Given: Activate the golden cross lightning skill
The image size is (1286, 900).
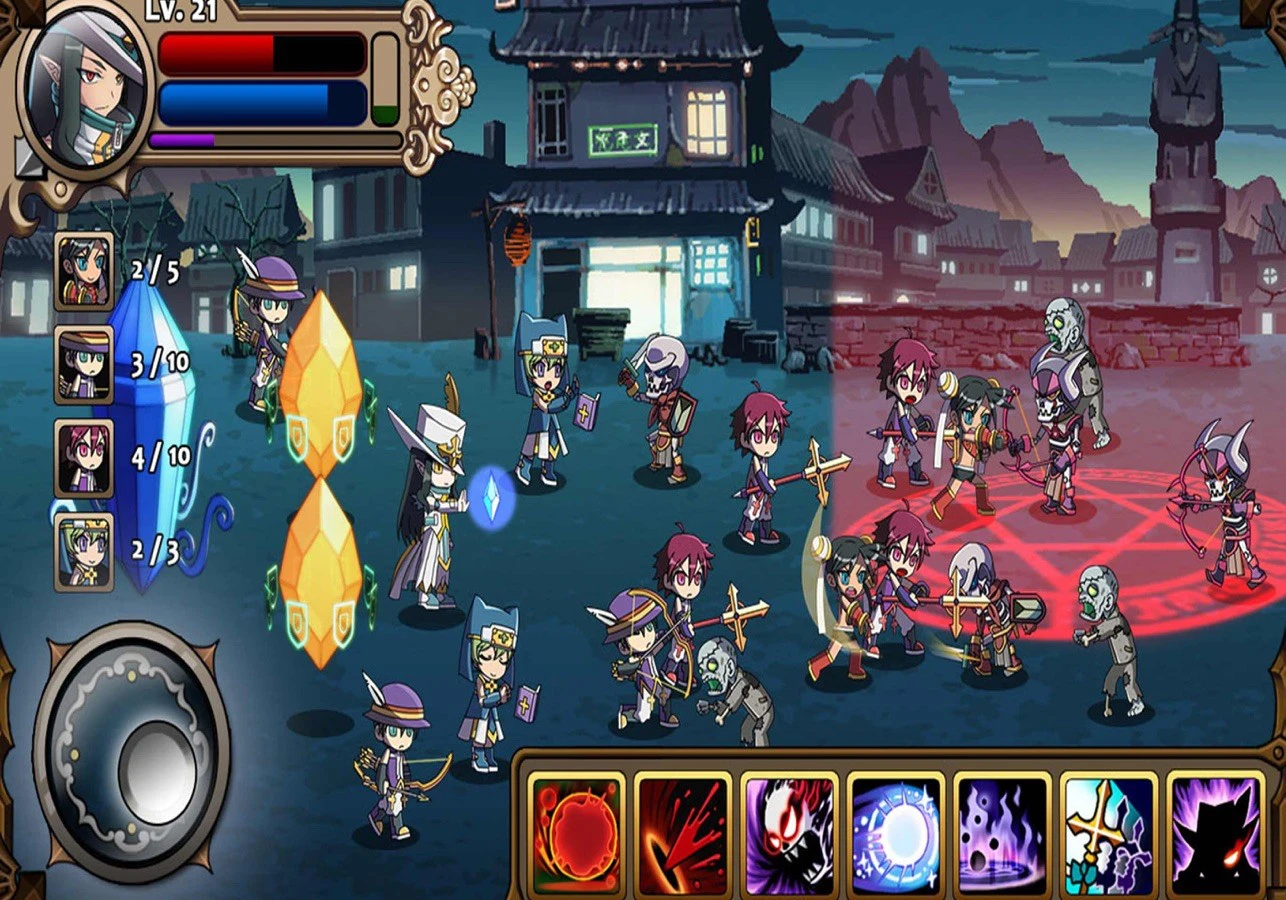Looking at the screenshot, I should click(x=1109, y=834).
